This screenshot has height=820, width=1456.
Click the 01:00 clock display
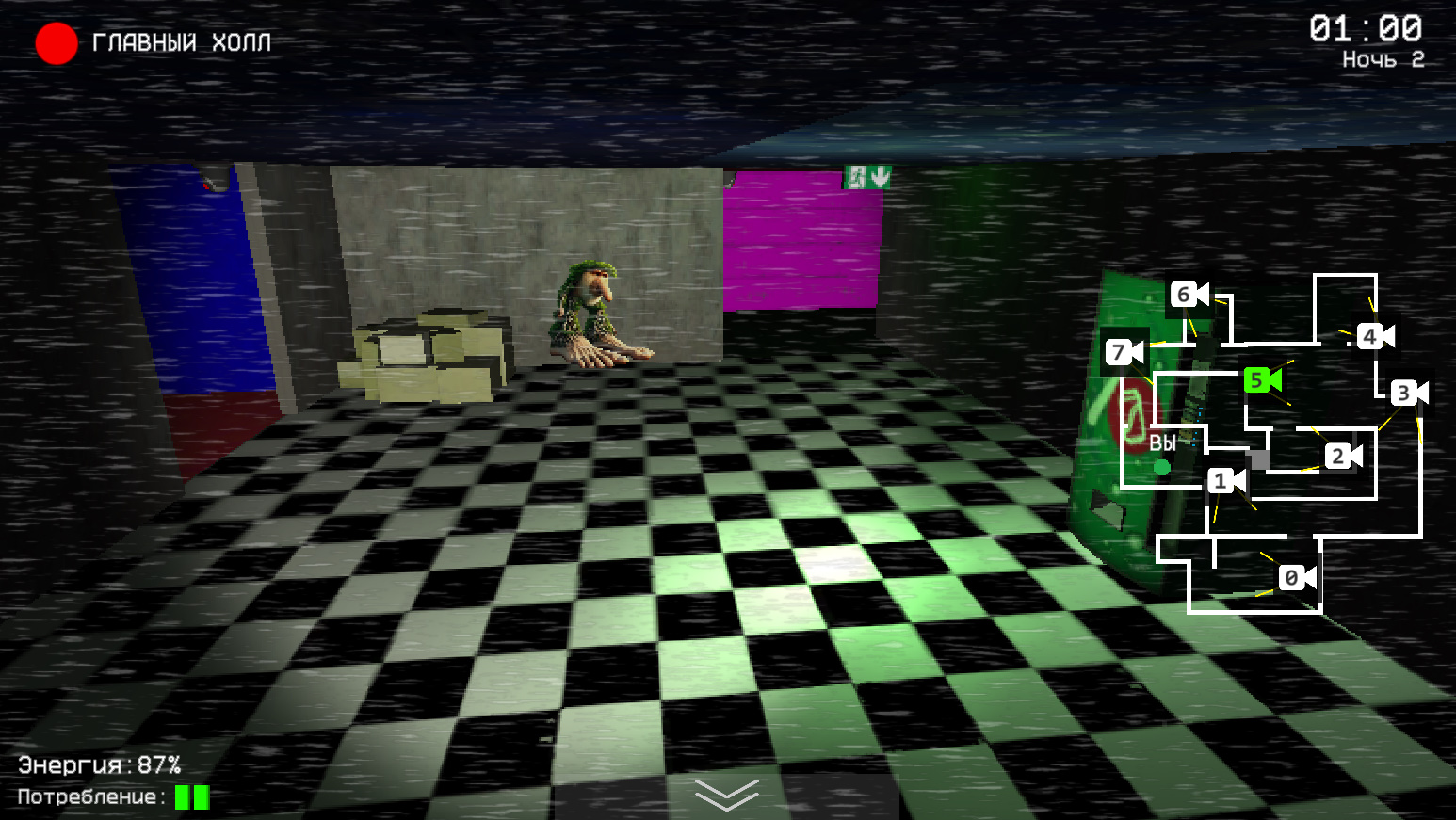click(x=1365, y=29)
